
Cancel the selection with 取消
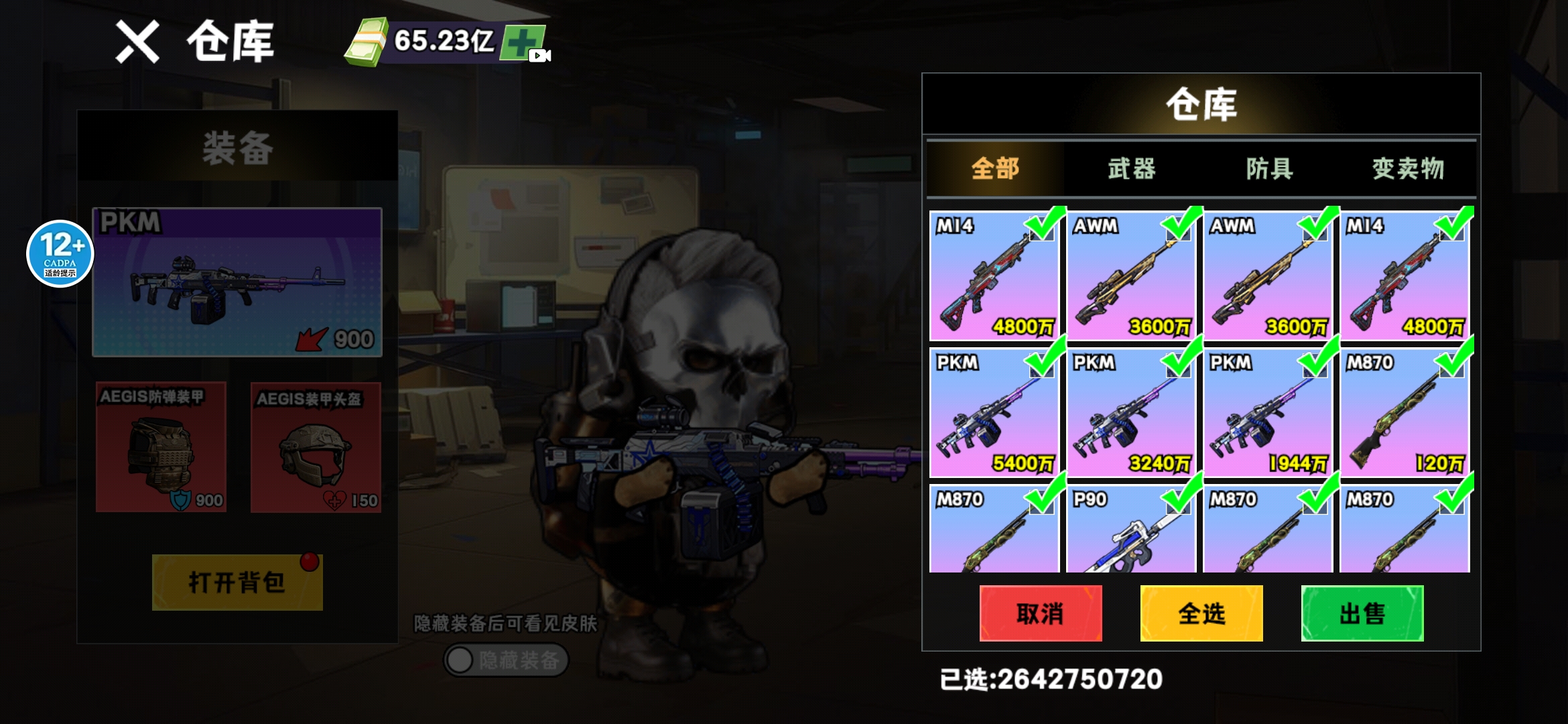(x=1040, y=613)
